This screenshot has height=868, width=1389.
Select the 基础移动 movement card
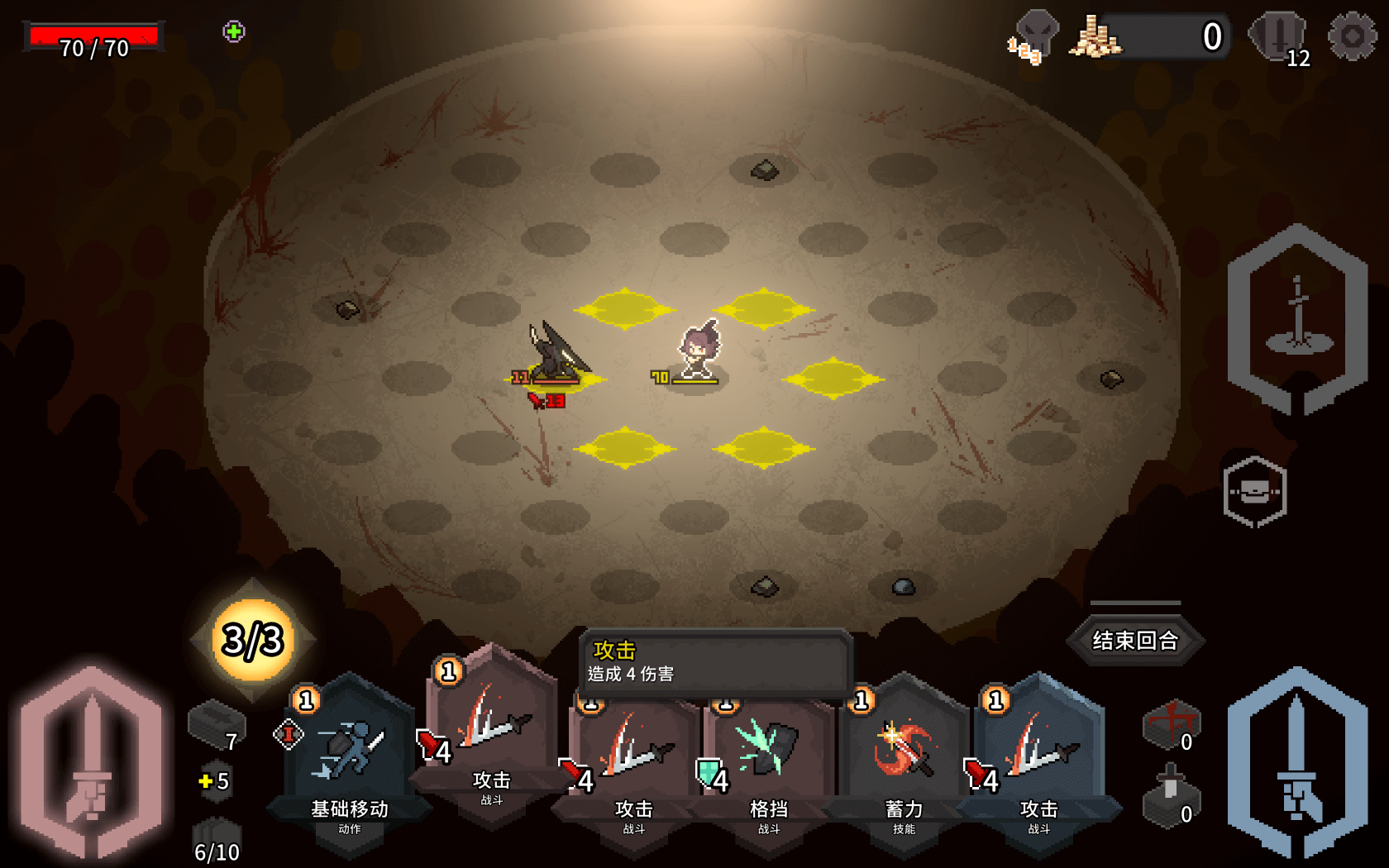[350, 761]
